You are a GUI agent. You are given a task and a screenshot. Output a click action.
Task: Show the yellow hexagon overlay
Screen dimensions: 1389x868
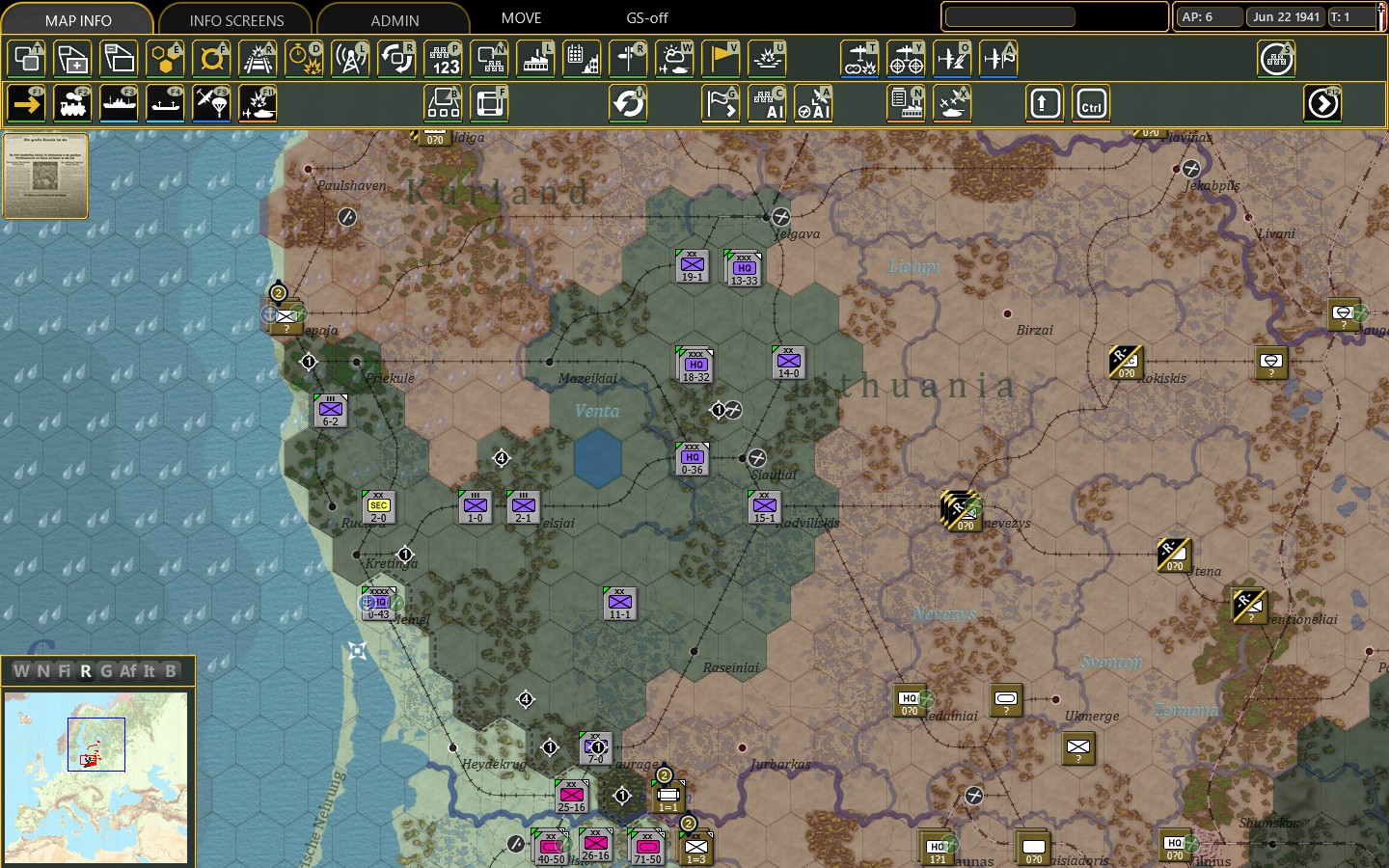point(166,59)
